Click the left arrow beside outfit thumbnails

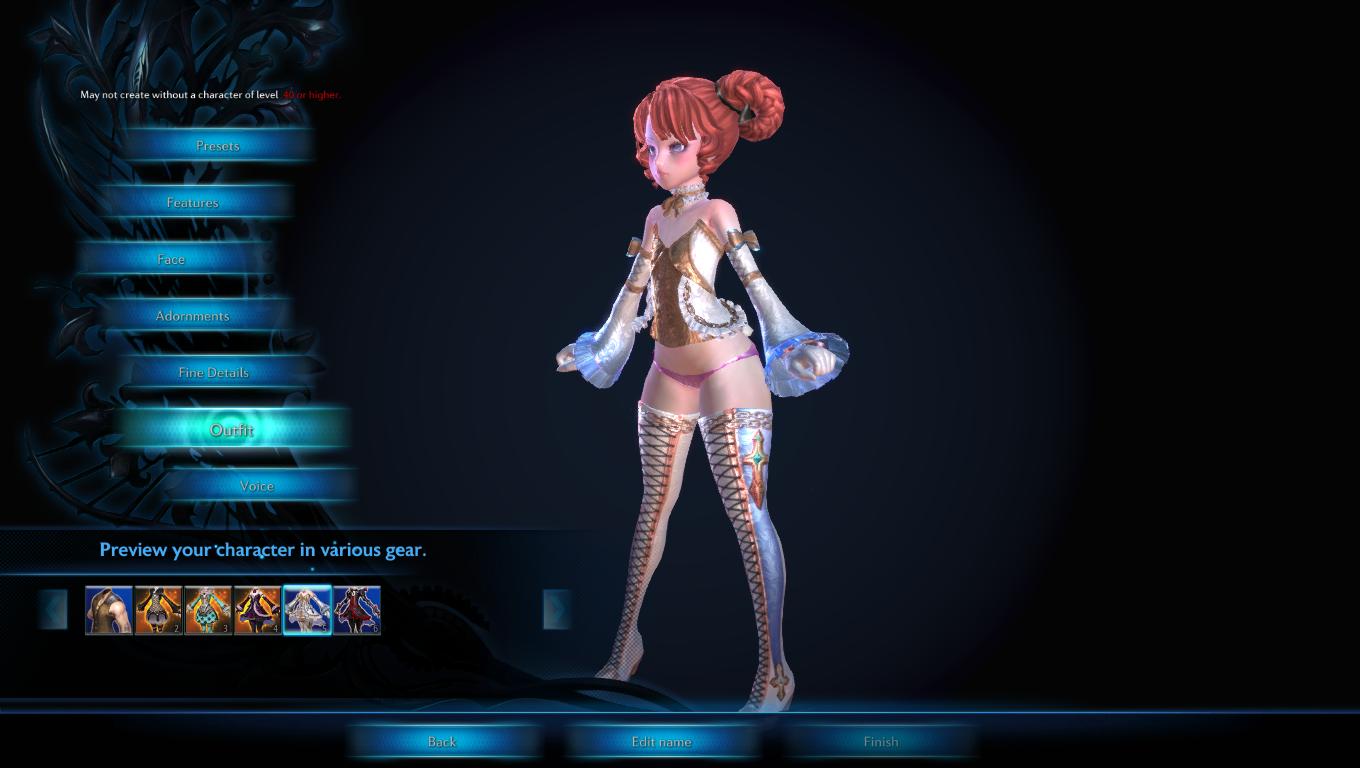coord(54,609)
